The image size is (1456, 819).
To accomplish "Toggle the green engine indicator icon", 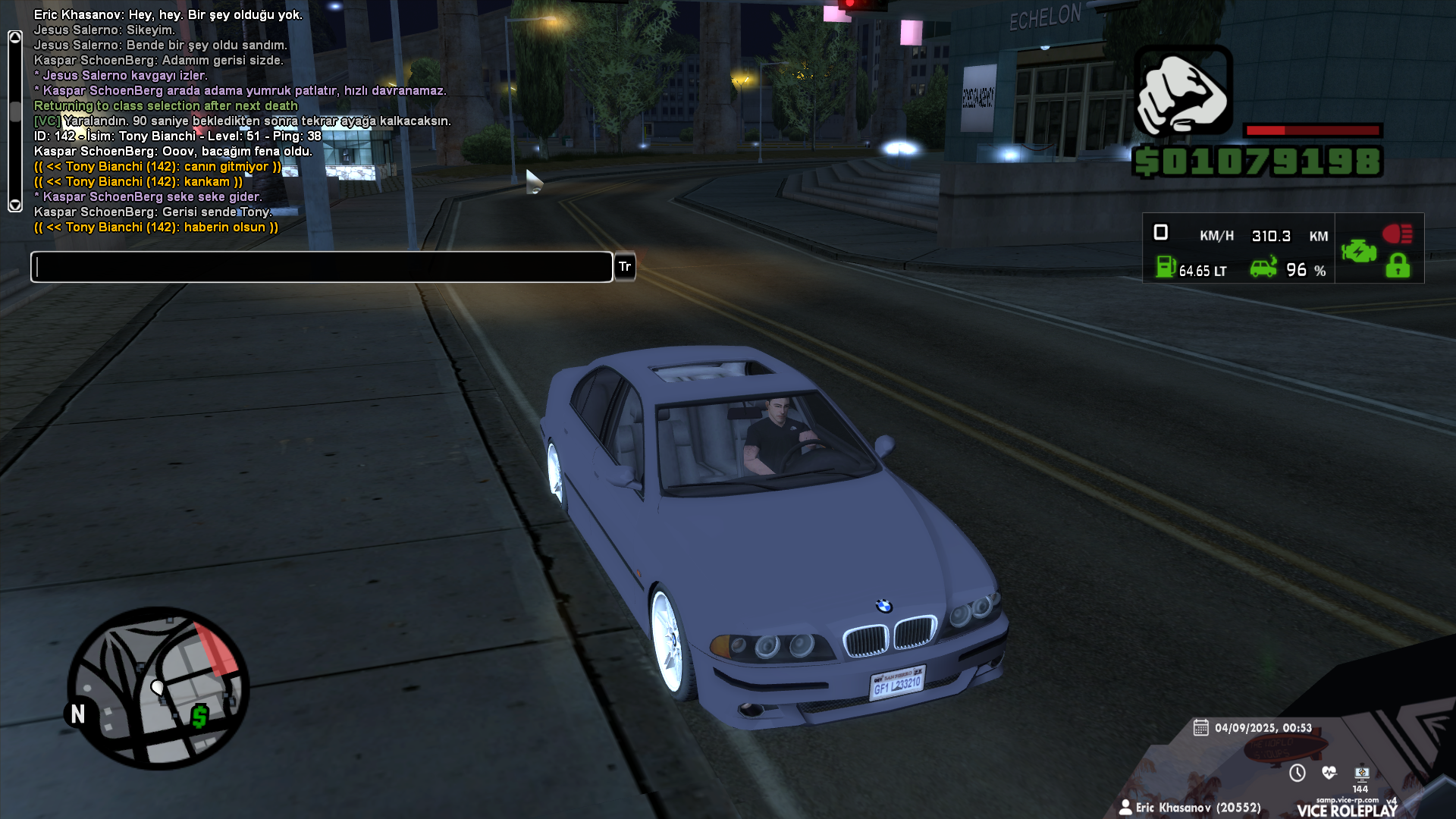I will click(1358, 251).
